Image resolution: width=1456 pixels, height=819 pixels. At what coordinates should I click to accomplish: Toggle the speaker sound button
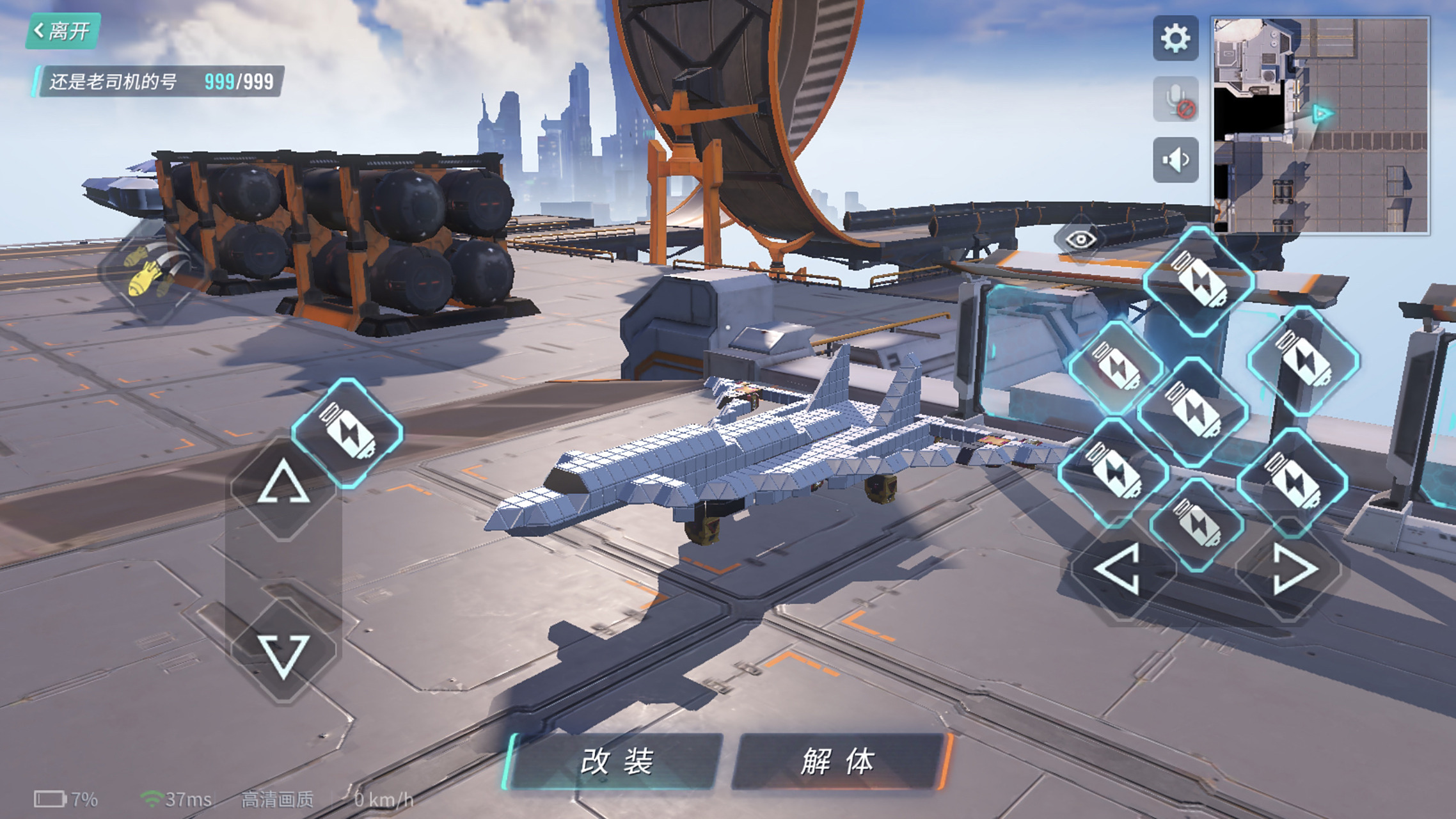point(1175,160)
